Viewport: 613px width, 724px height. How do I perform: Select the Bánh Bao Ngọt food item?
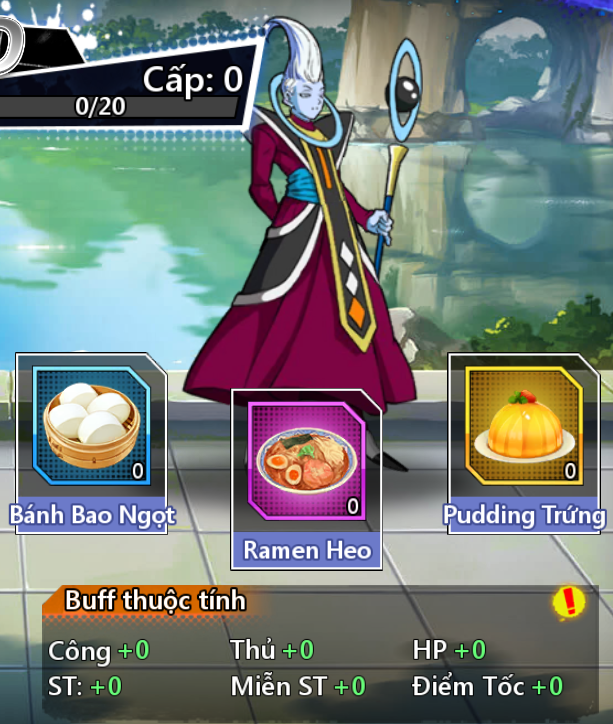point(91,426)
